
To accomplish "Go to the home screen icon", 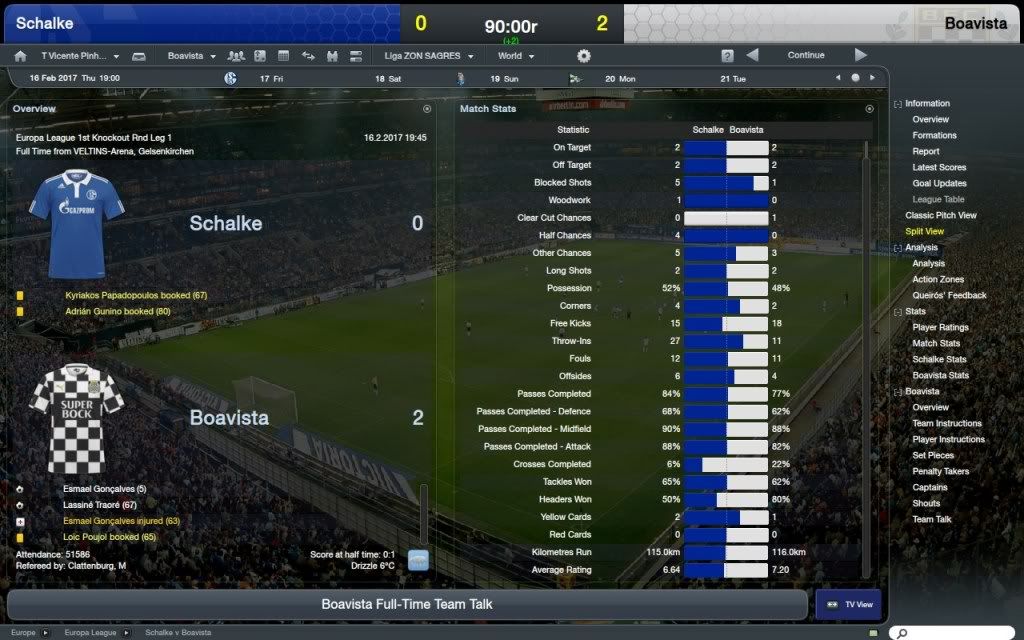I will coord(20,56).
